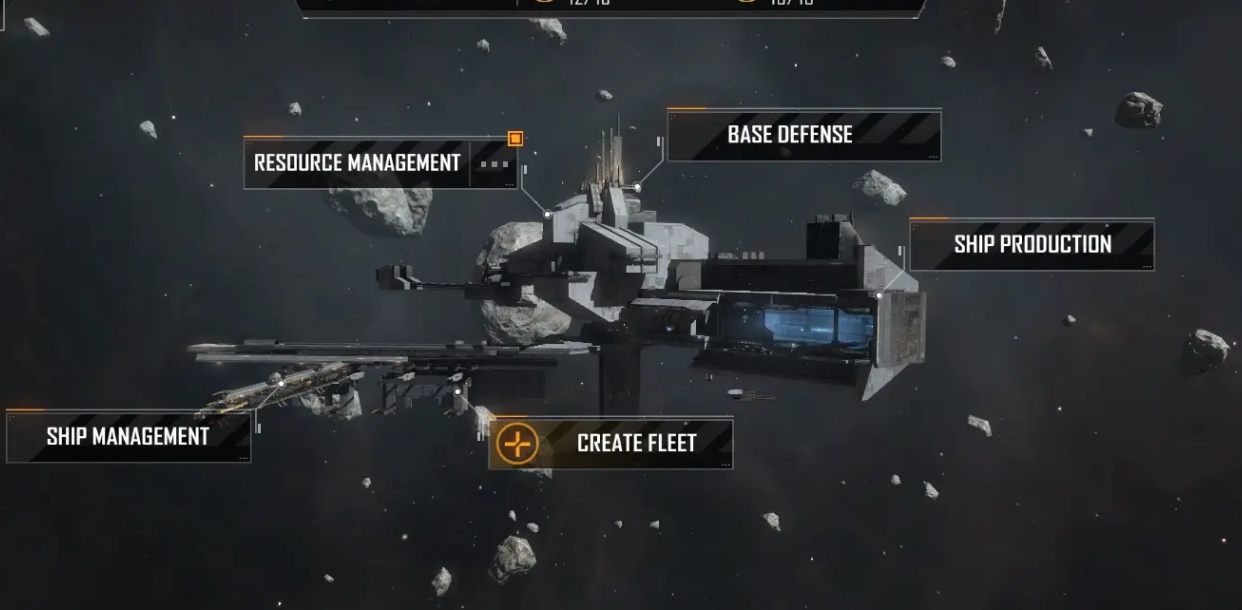Click the orange notification marker on Resource Management
1242x610 pixels.
(515, 139)
